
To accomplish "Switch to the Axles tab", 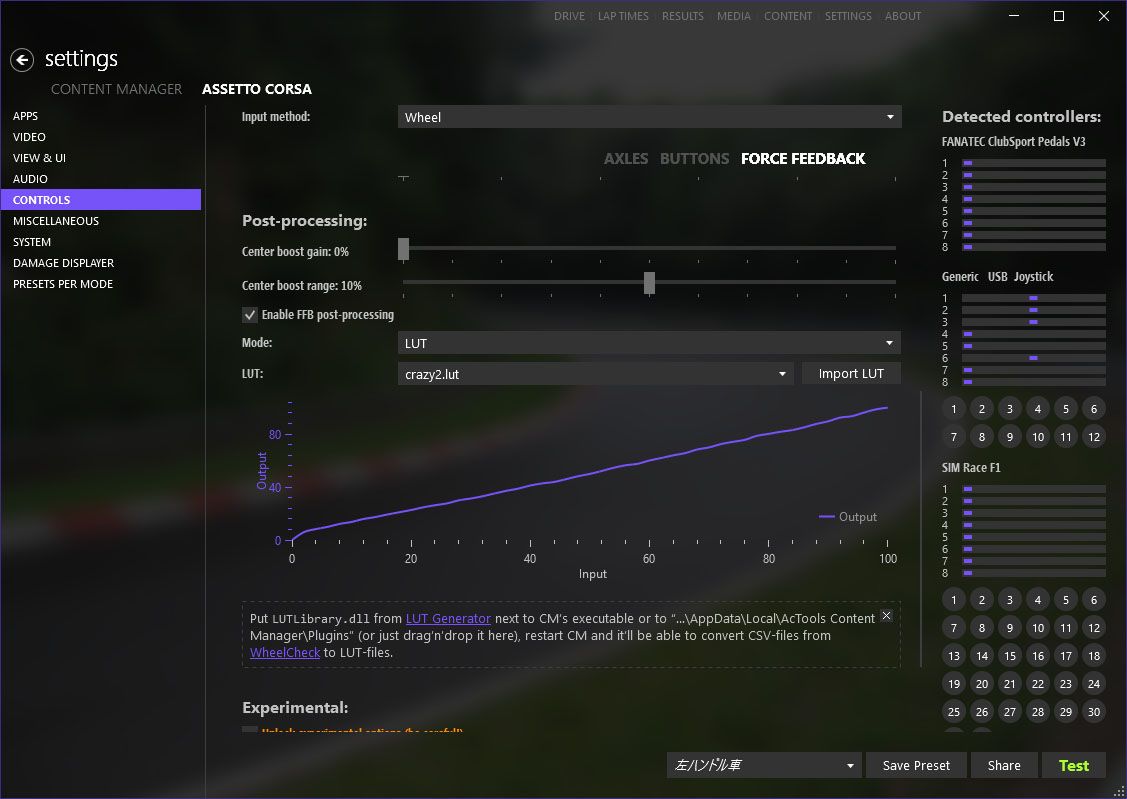I will point(626,158).
